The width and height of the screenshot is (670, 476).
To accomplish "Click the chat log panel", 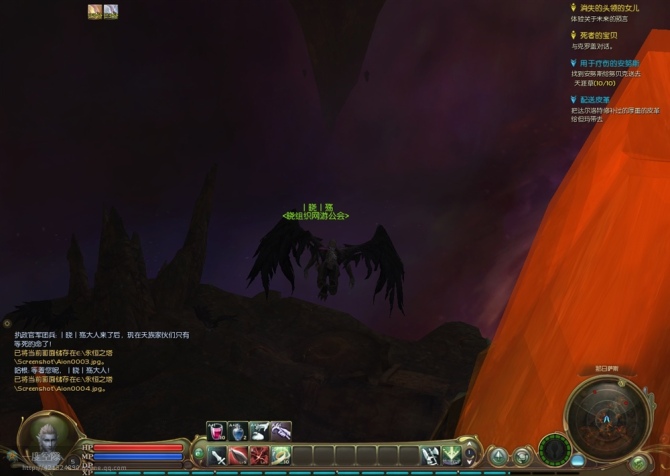I will pos(100,360).
